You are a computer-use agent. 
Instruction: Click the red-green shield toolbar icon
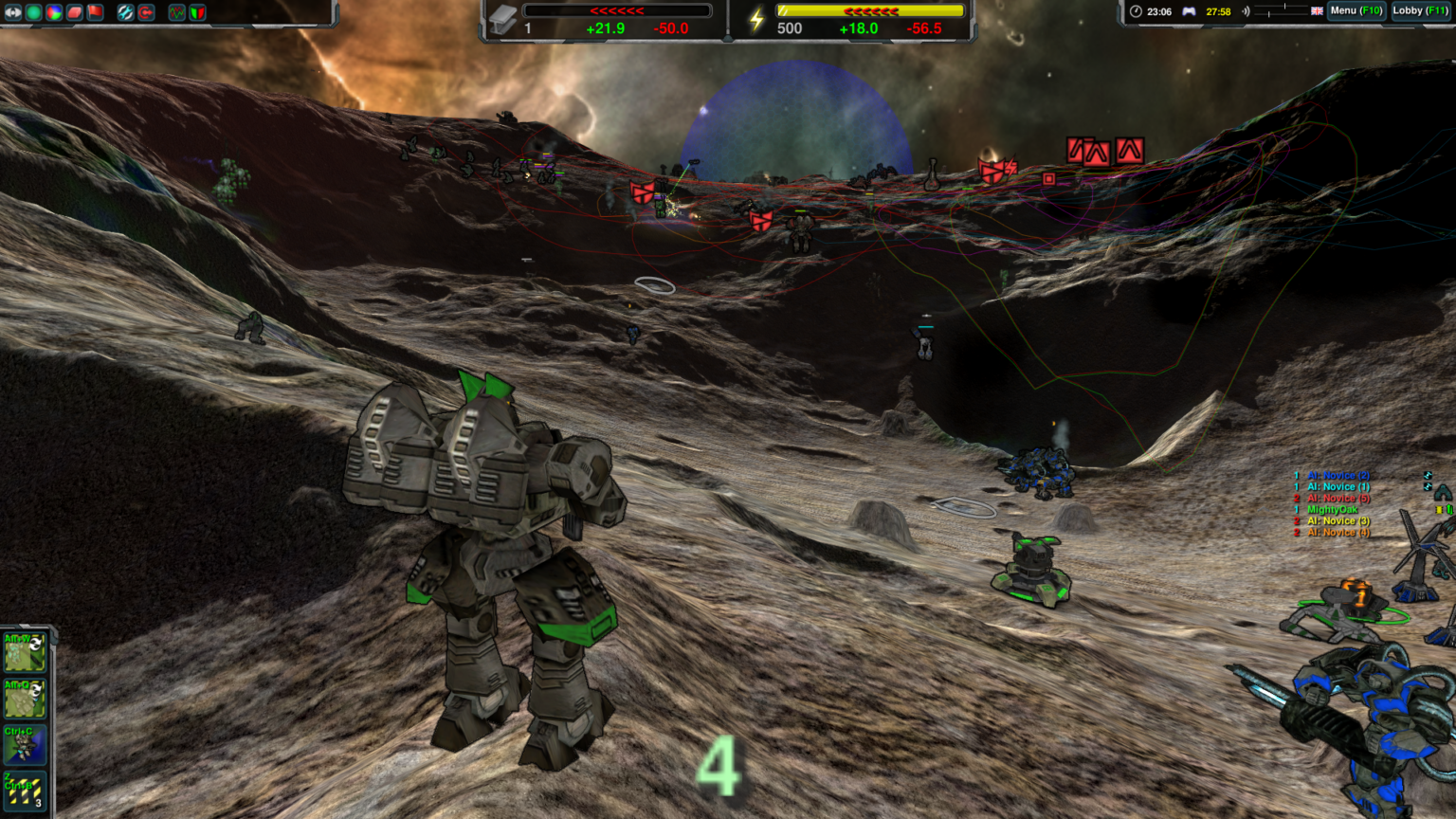[x=199, y=12]
